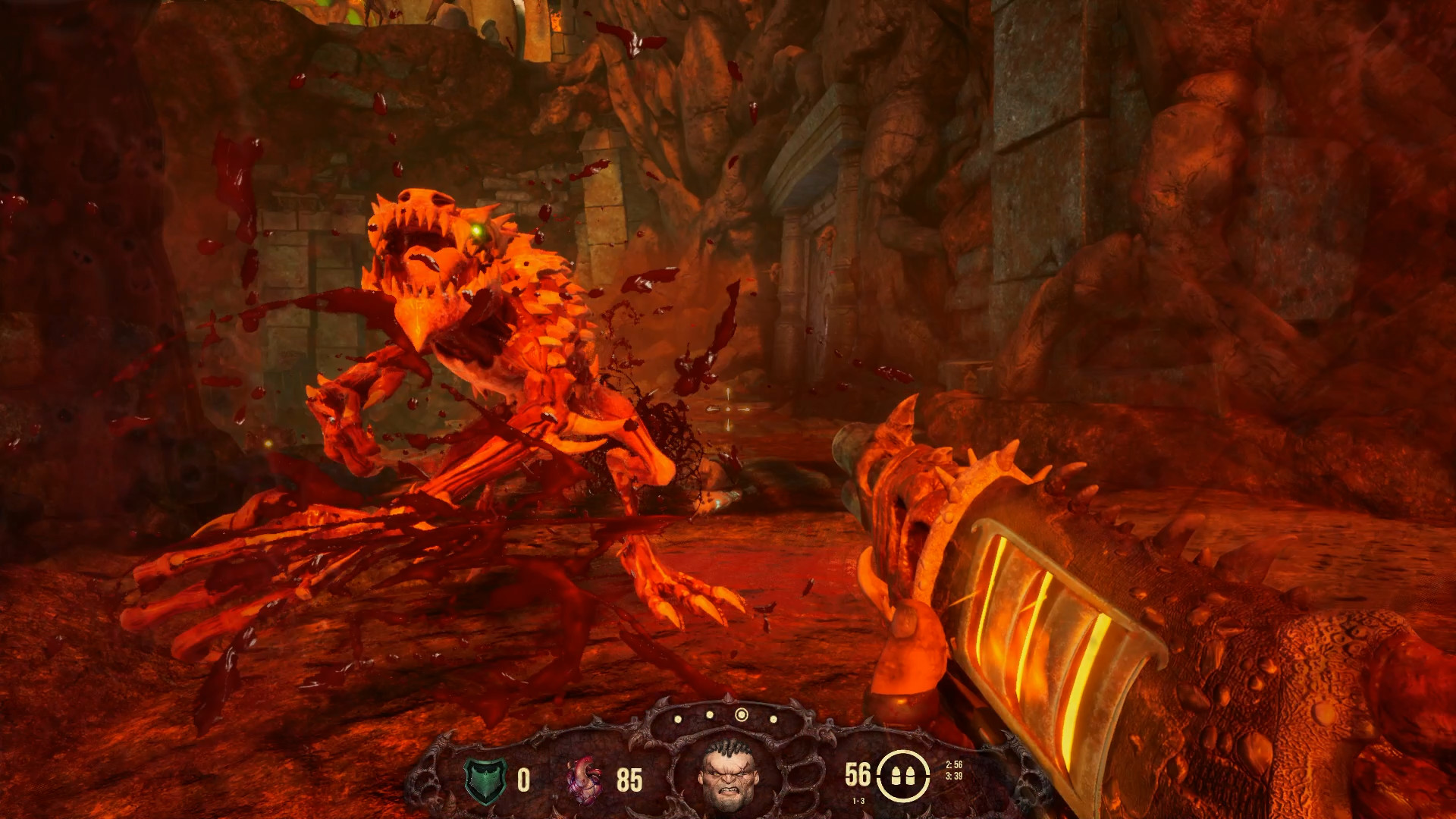Image resolution: width=1456 pixels, height=819 pixels.
Task: Click the twin-bullet ammo type icon
Action: pyautogui.click(x=903, y=777)
